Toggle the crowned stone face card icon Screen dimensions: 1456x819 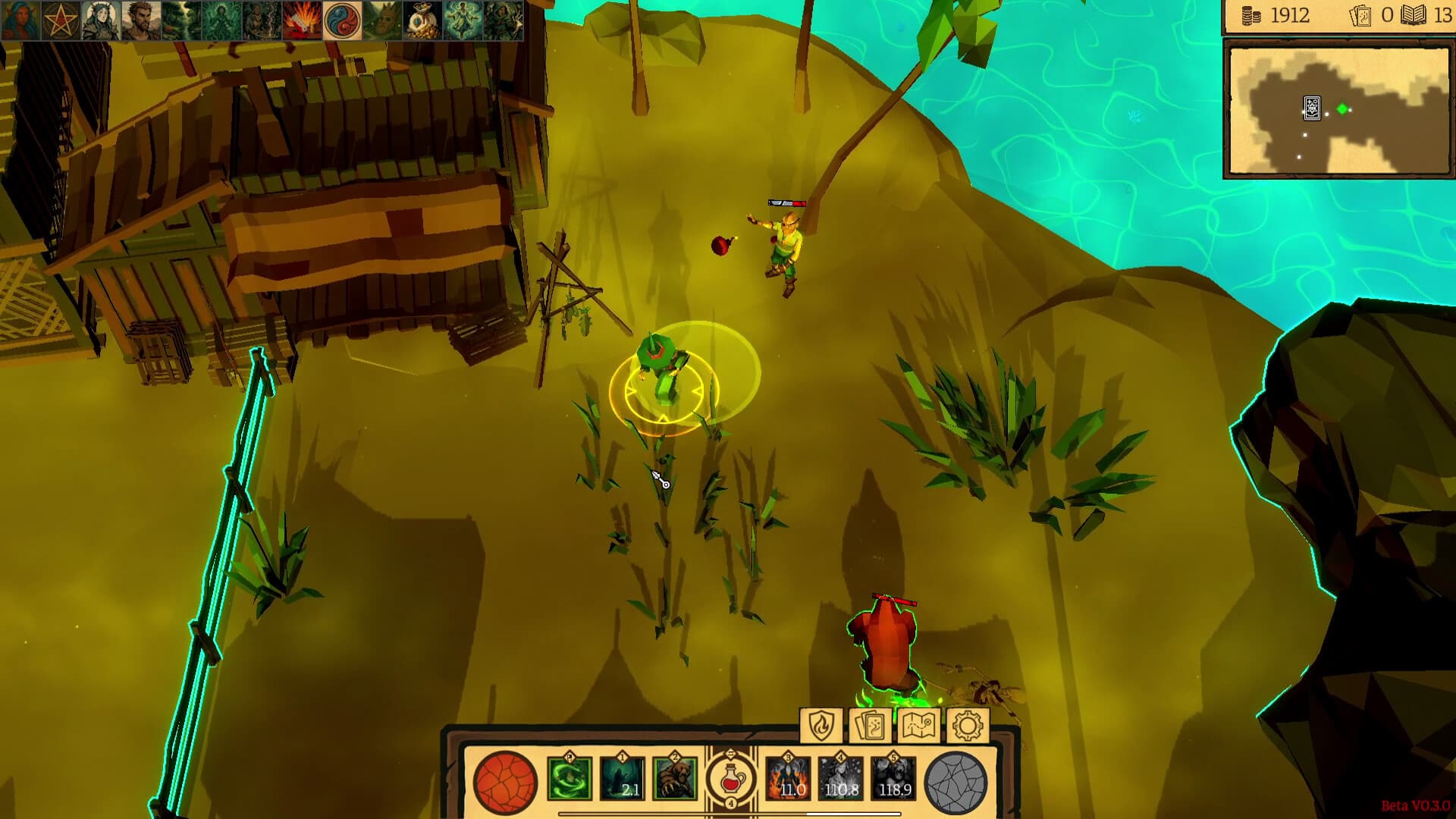(383, 17)
